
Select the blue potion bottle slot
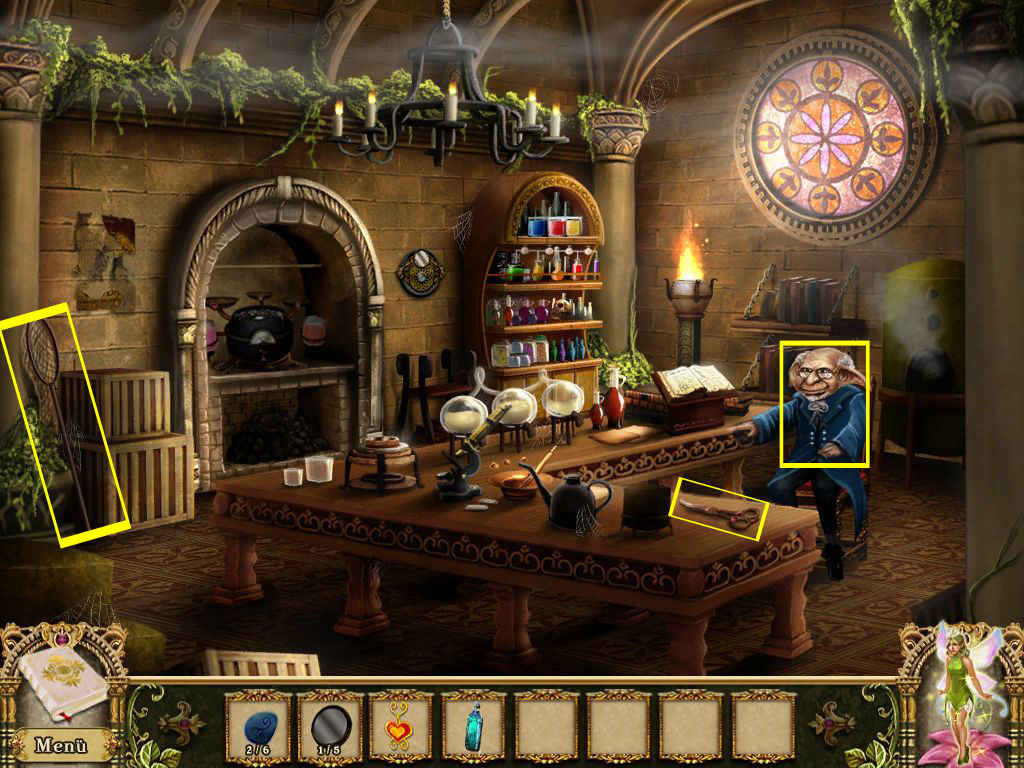473,725
